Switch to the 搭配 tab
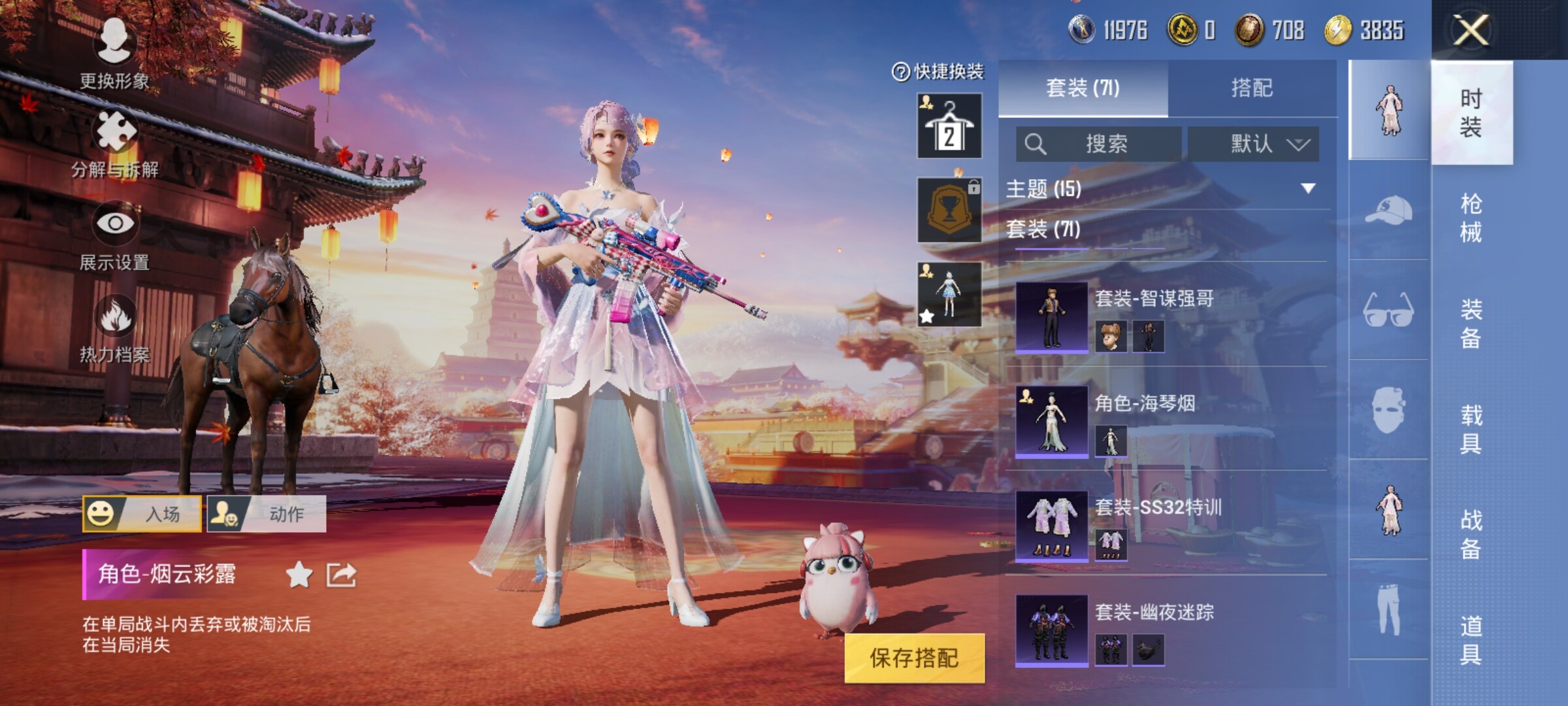Viewport: 1568px width, 706px height. point(1251,88)
